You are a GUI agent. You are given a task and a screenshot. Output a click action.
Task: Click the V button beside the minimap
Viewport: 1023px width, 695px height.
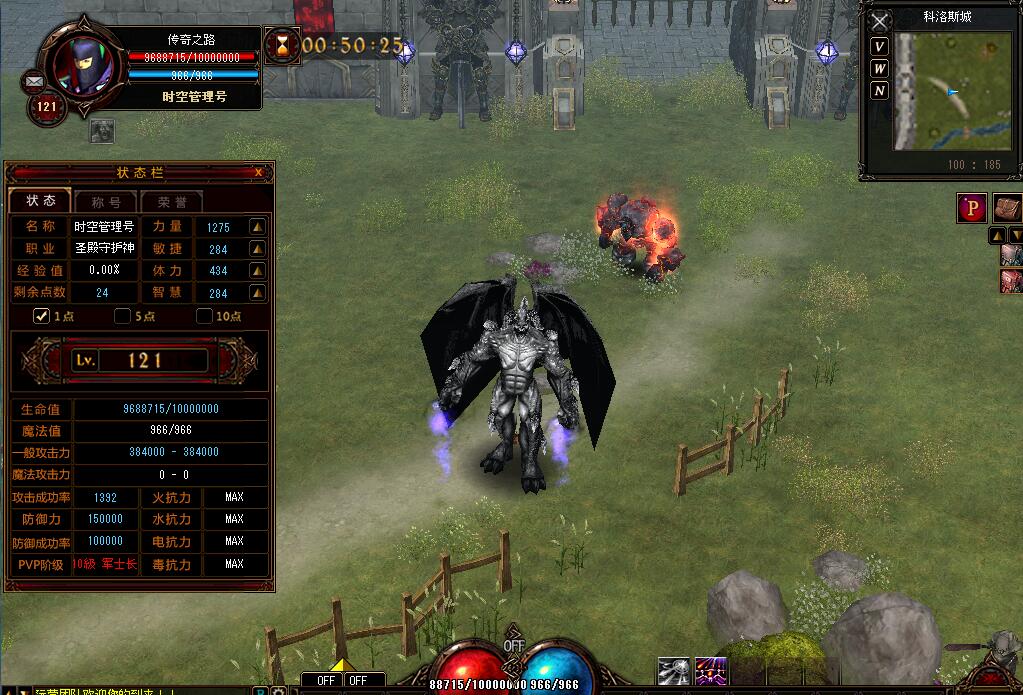(x=879, y=47)
